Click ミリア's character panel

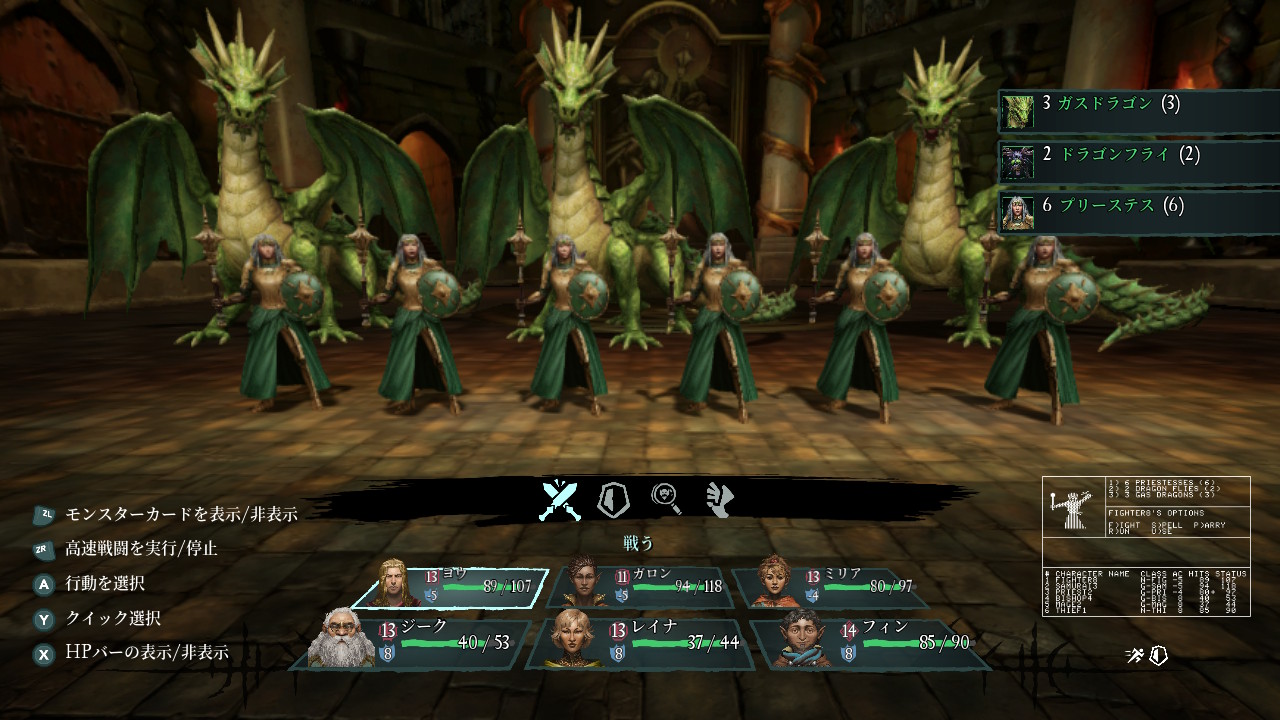(x=835, y=587)
